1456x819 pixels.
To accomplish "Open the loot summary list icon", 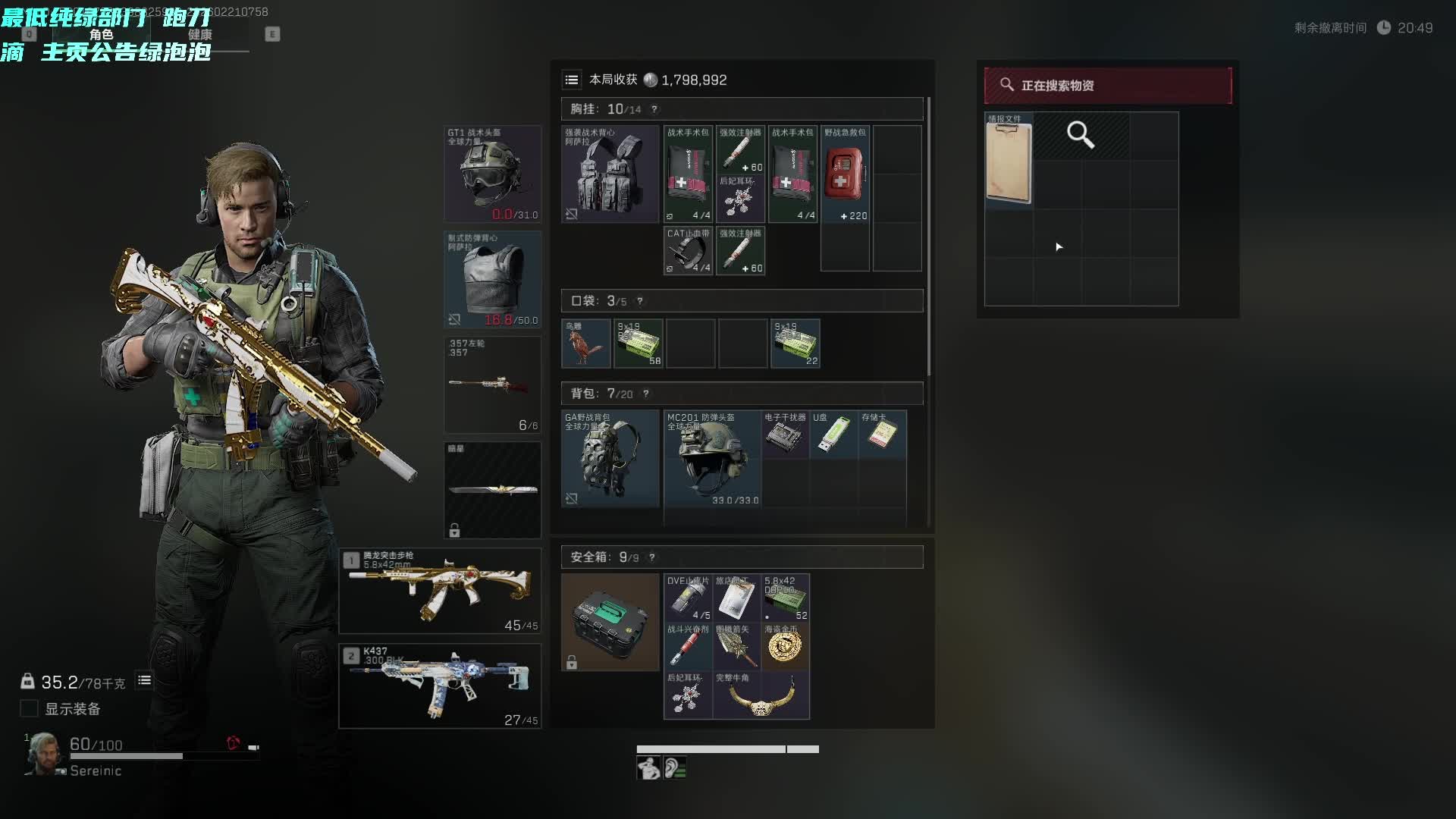I will point(572,80).
